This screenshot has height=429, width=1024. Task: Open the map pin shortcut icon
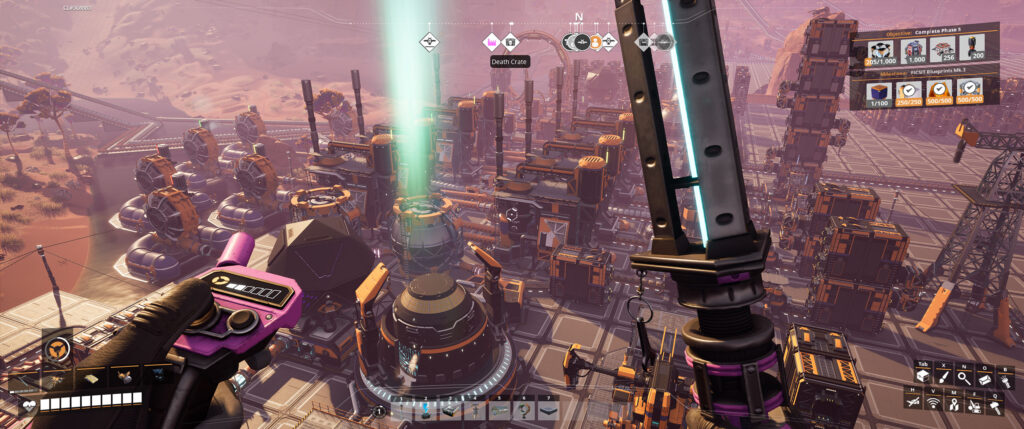tap(955, 403)
